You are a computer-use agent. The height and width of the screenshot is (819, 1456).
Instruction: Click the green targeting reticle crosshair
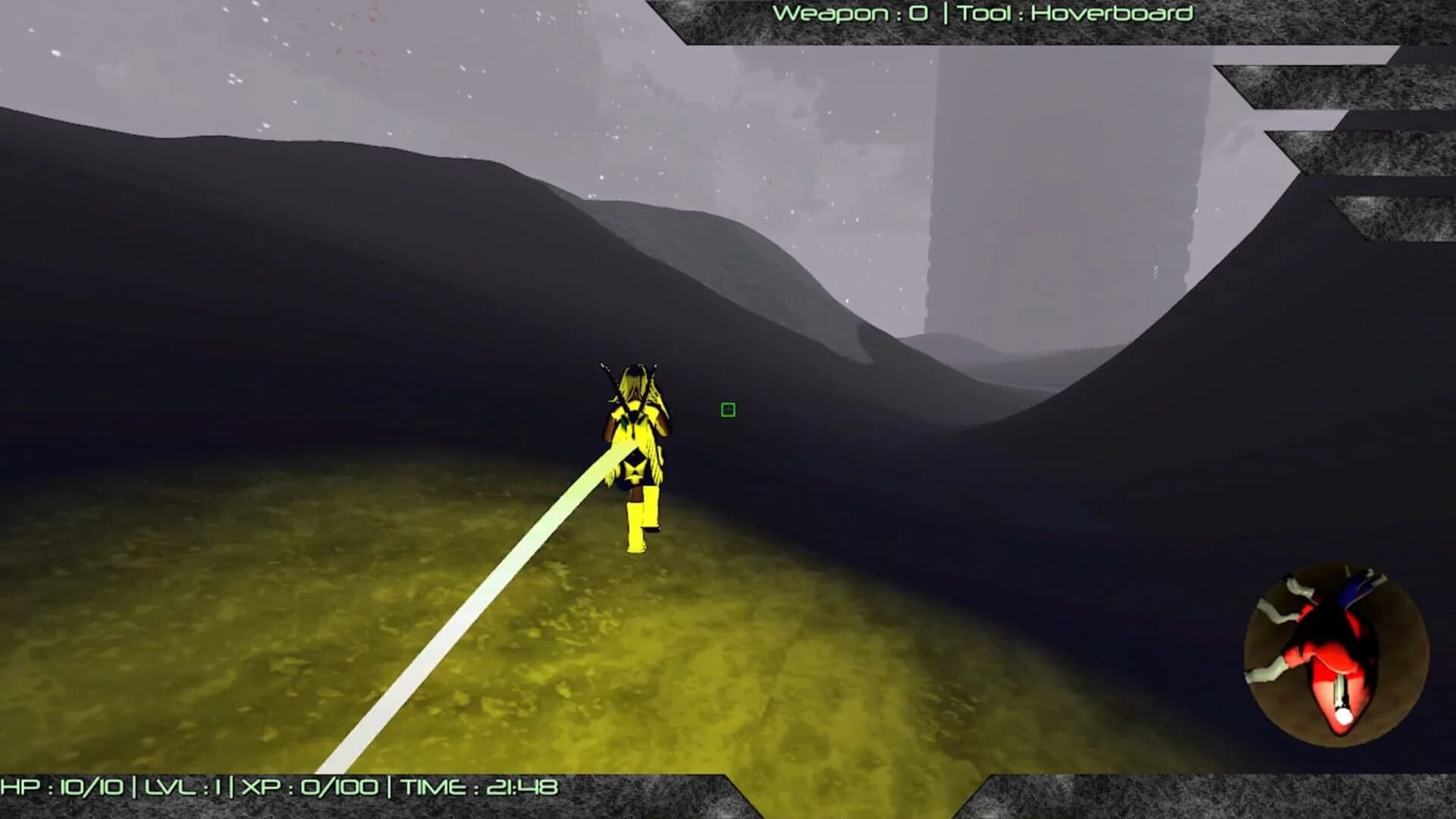727,410
